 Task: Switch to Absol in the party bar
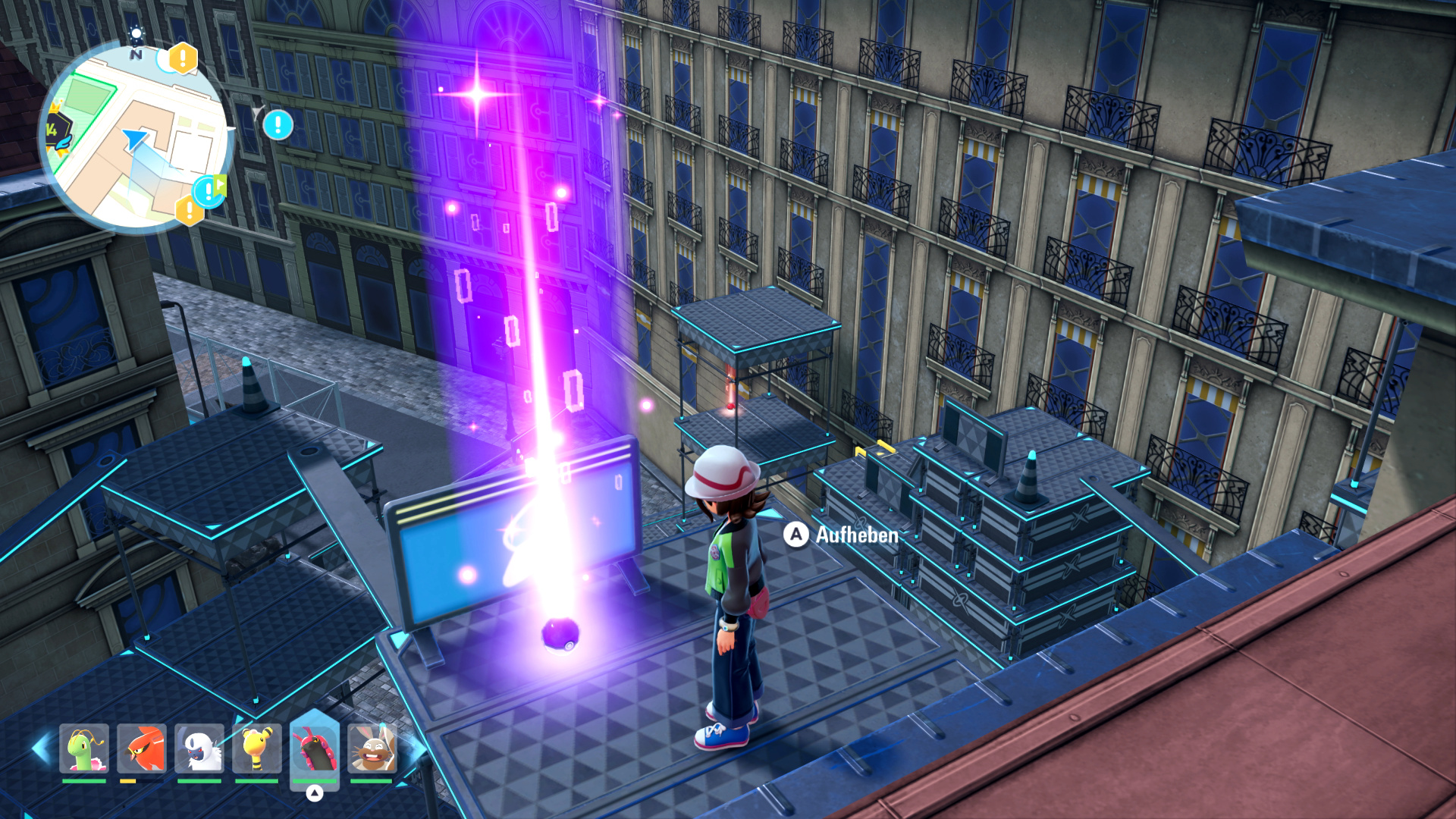pyautogui.click(x=199, y=748)
